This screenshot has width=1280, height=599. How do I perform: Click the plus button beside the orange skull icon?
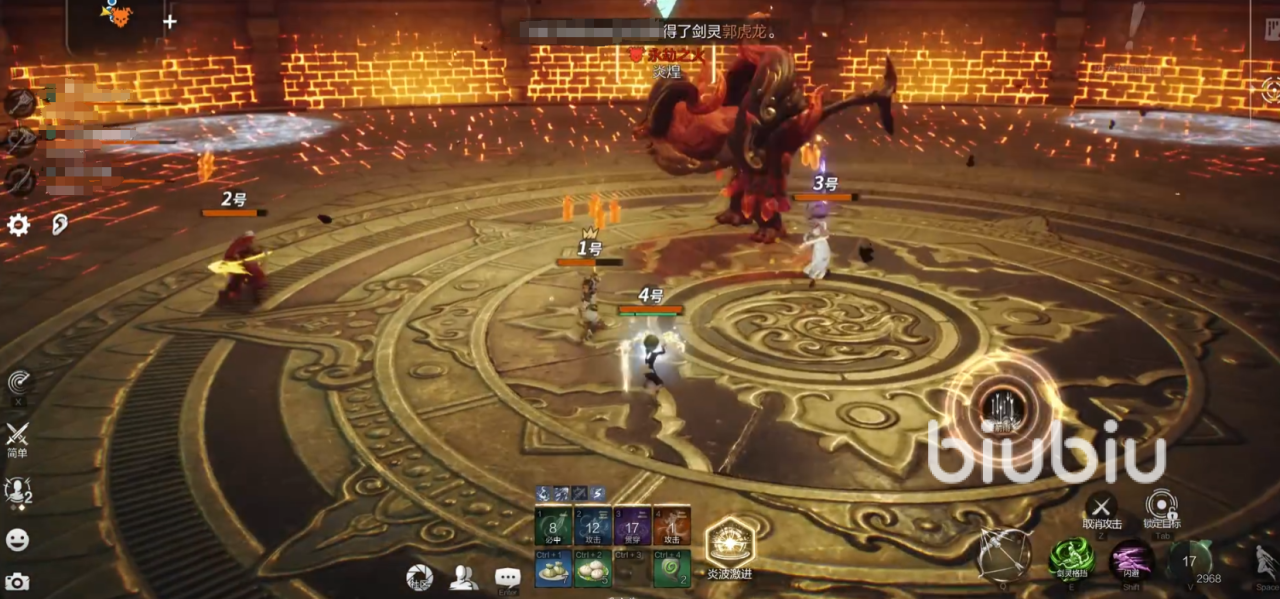(x=170, y=21)
